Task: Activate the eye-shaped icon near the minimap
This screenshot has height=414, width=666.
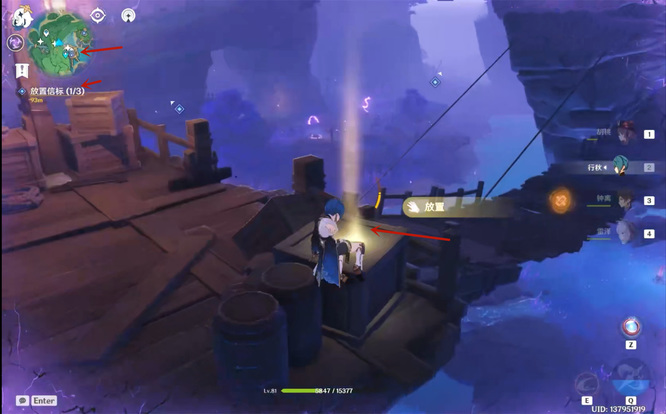Action: point(97,15)
